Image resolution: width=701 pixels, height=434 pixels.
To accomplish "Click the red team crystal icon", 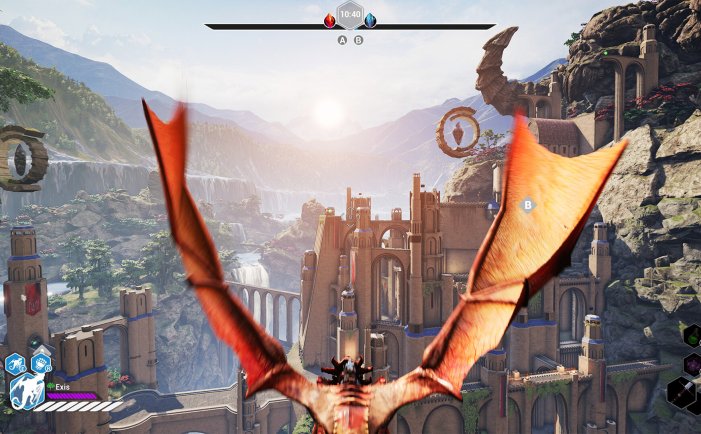I will pyautogui.click(x=330, y=20).
